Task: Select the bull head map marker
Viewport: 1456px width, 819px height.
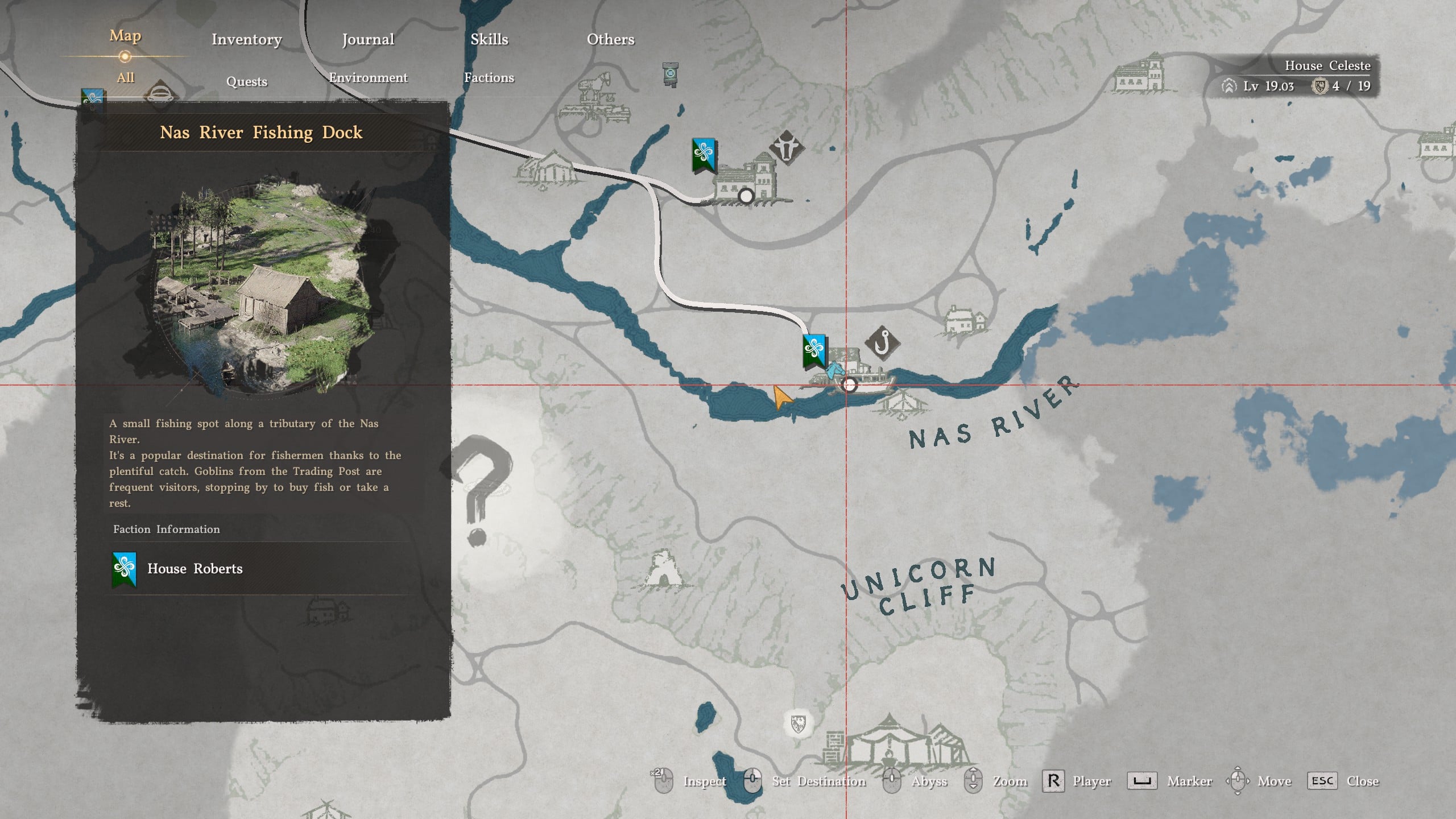Action: [x=787, y=147]
